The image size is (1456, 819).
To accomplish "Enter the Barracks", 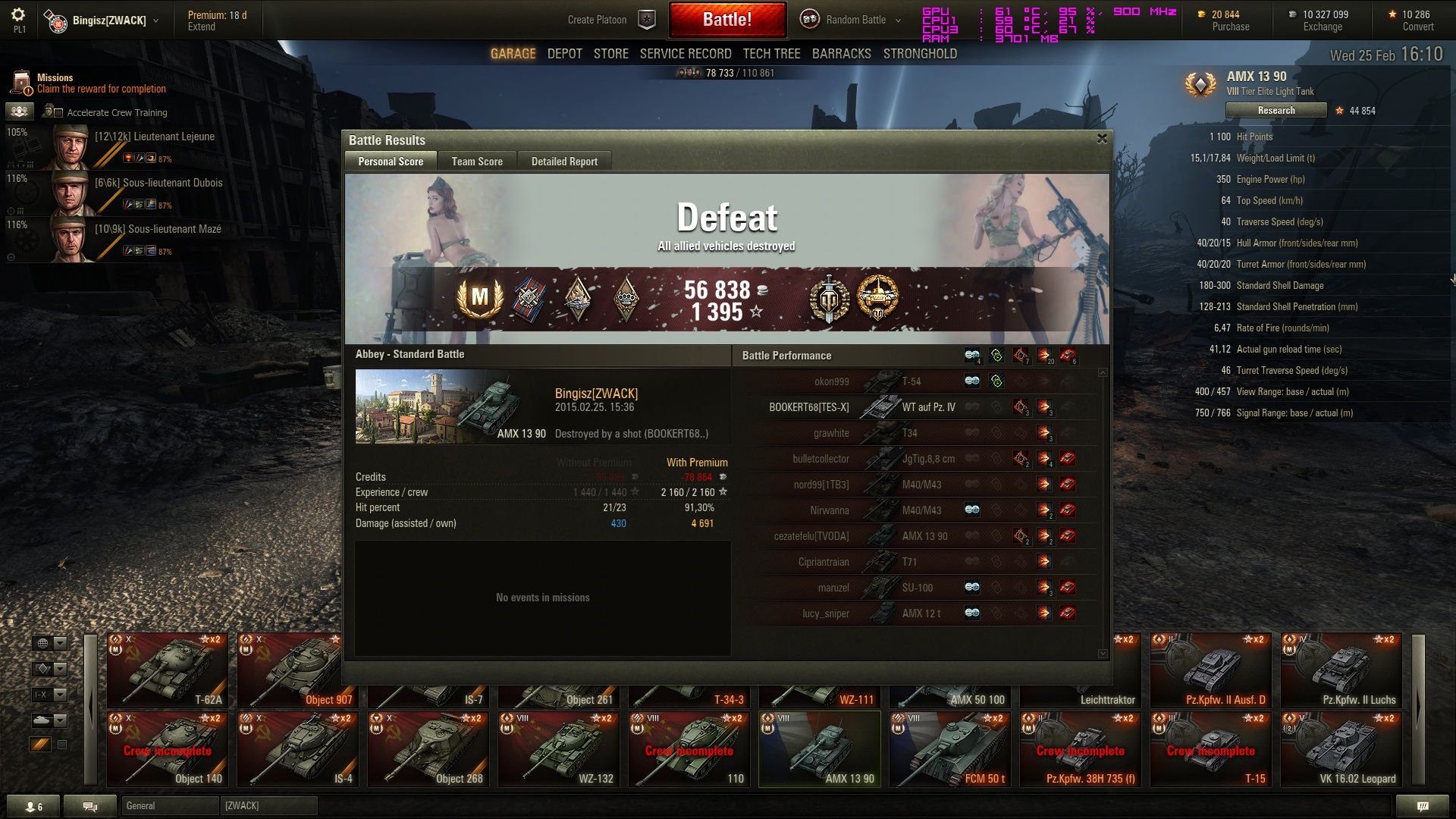I will pos(841,54).
